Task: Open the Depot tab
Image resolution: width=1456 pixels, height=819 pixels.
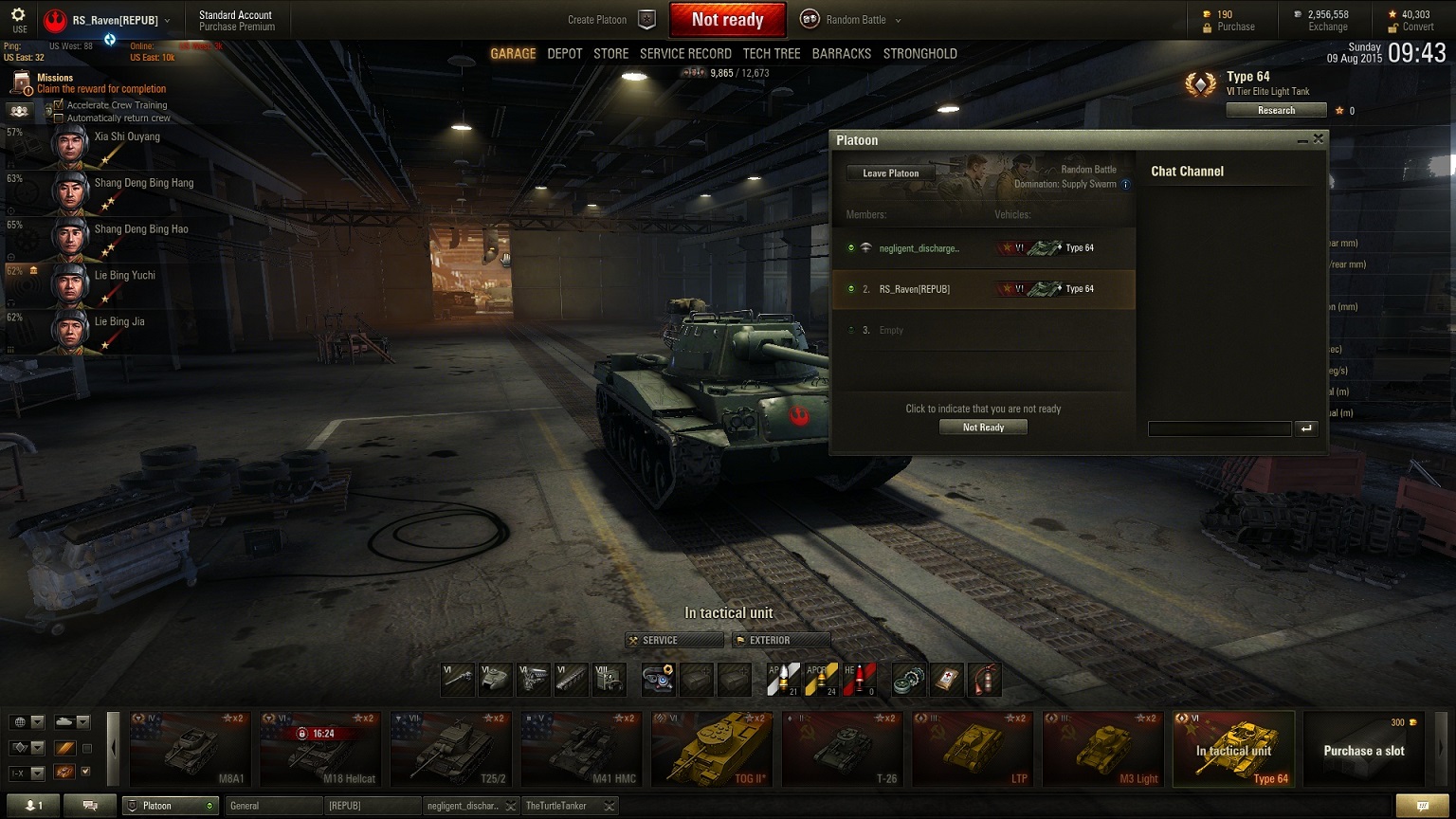Action: [565, 54]
